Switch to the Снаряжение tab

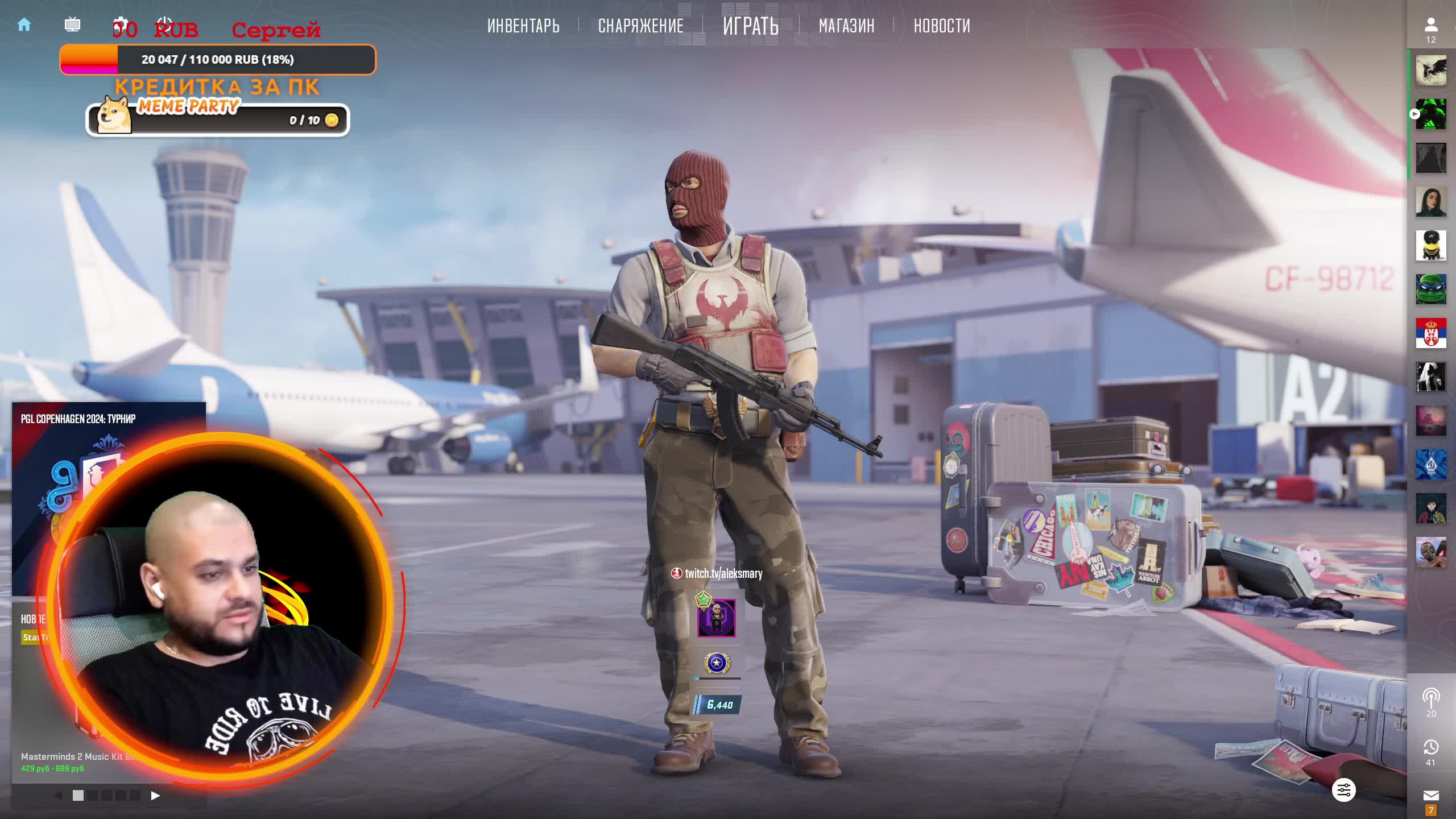(x=640, y=26)
